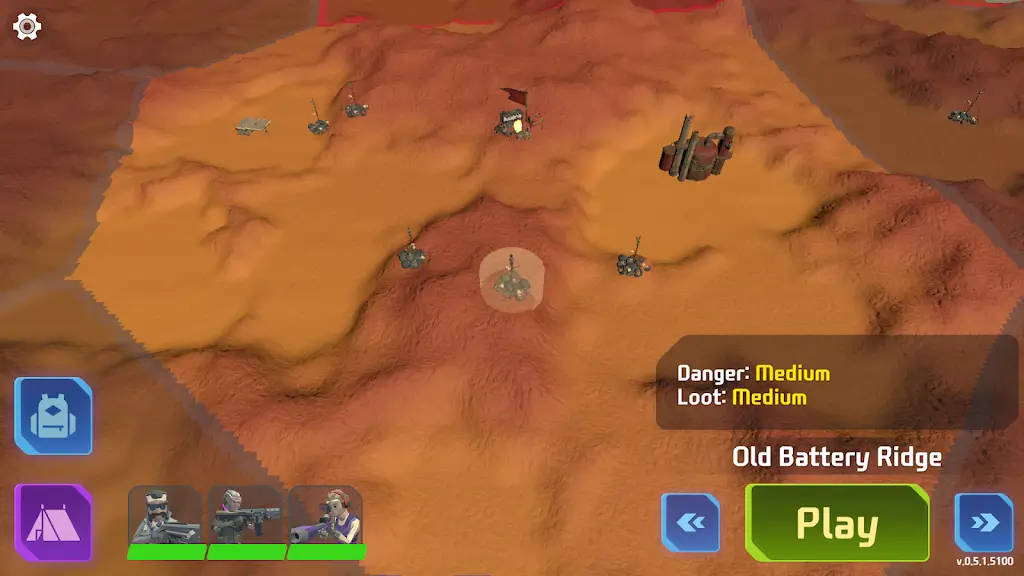Select the mustached soldier with sunglasses portrait
1024x576 pixels.
click(166, 516)
